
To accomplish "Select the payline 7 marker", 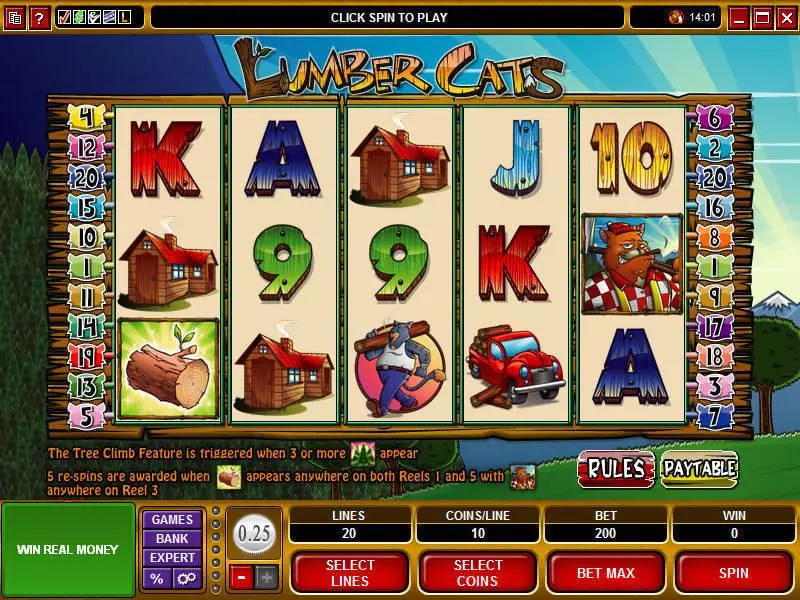I will (714, 412).
